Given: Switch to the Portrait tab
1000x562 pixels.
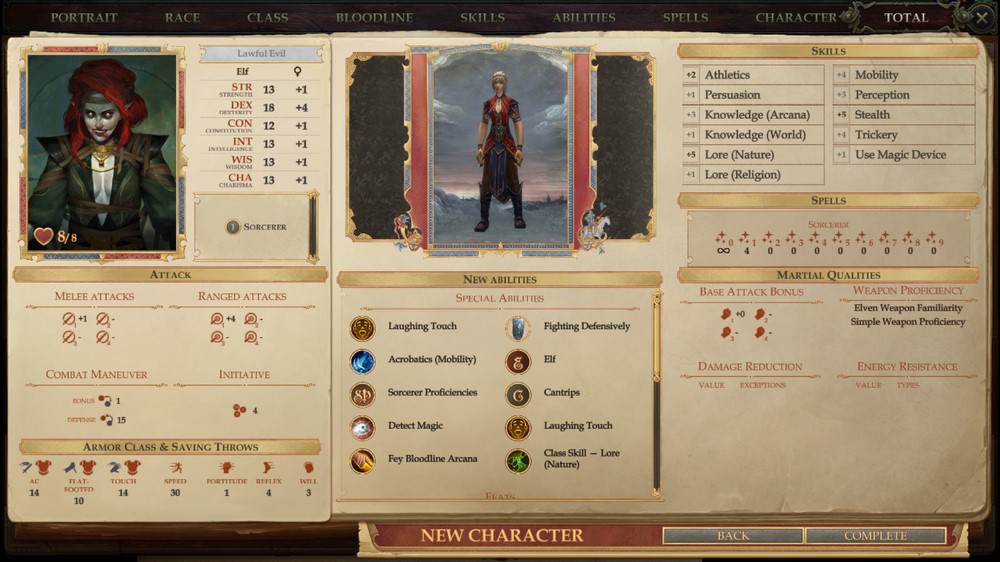Looking at the screenshot, I should click(x=84, y=17).
